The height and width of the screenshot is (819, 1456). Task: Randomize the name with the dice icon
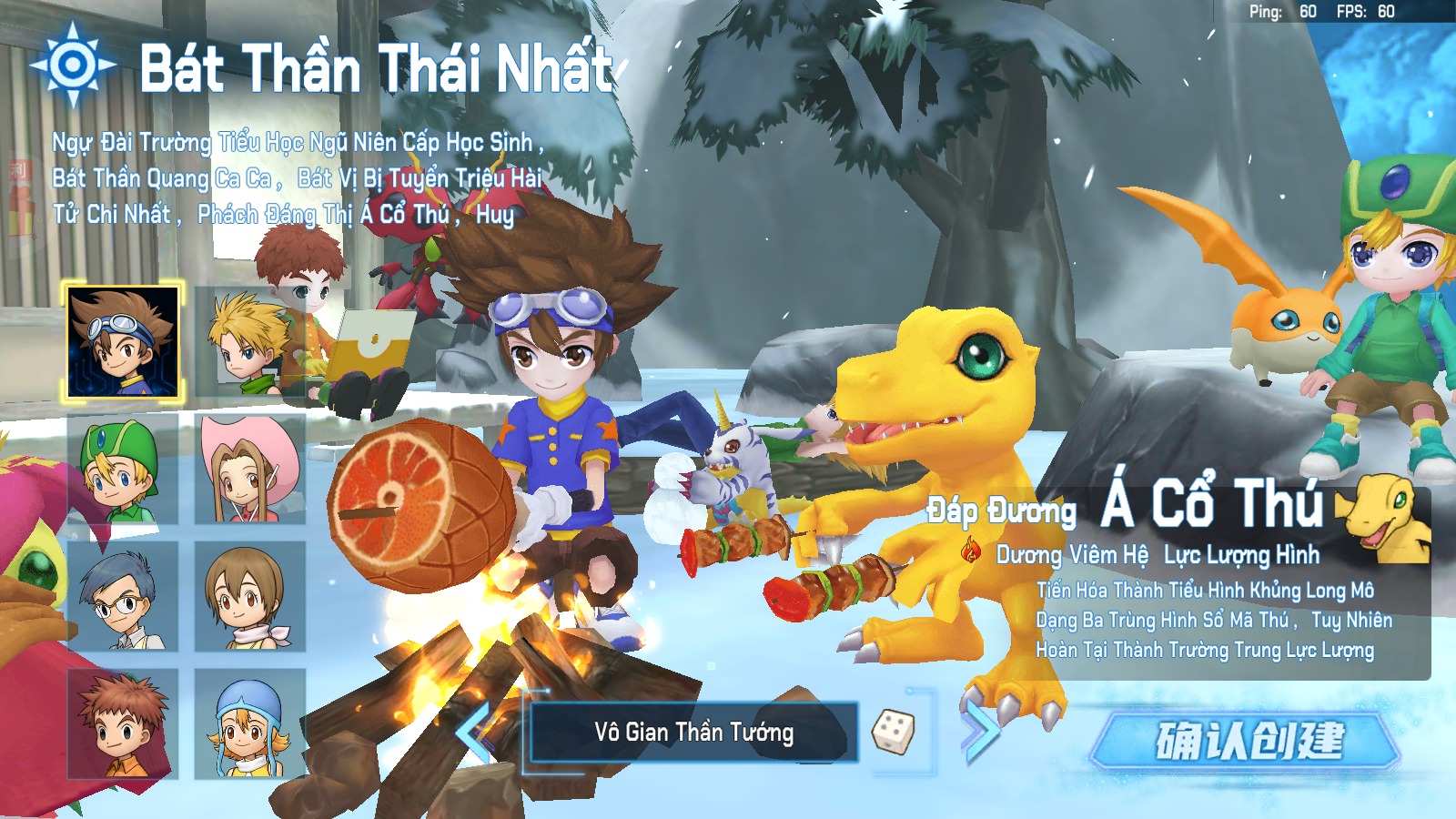pos(893,731)
